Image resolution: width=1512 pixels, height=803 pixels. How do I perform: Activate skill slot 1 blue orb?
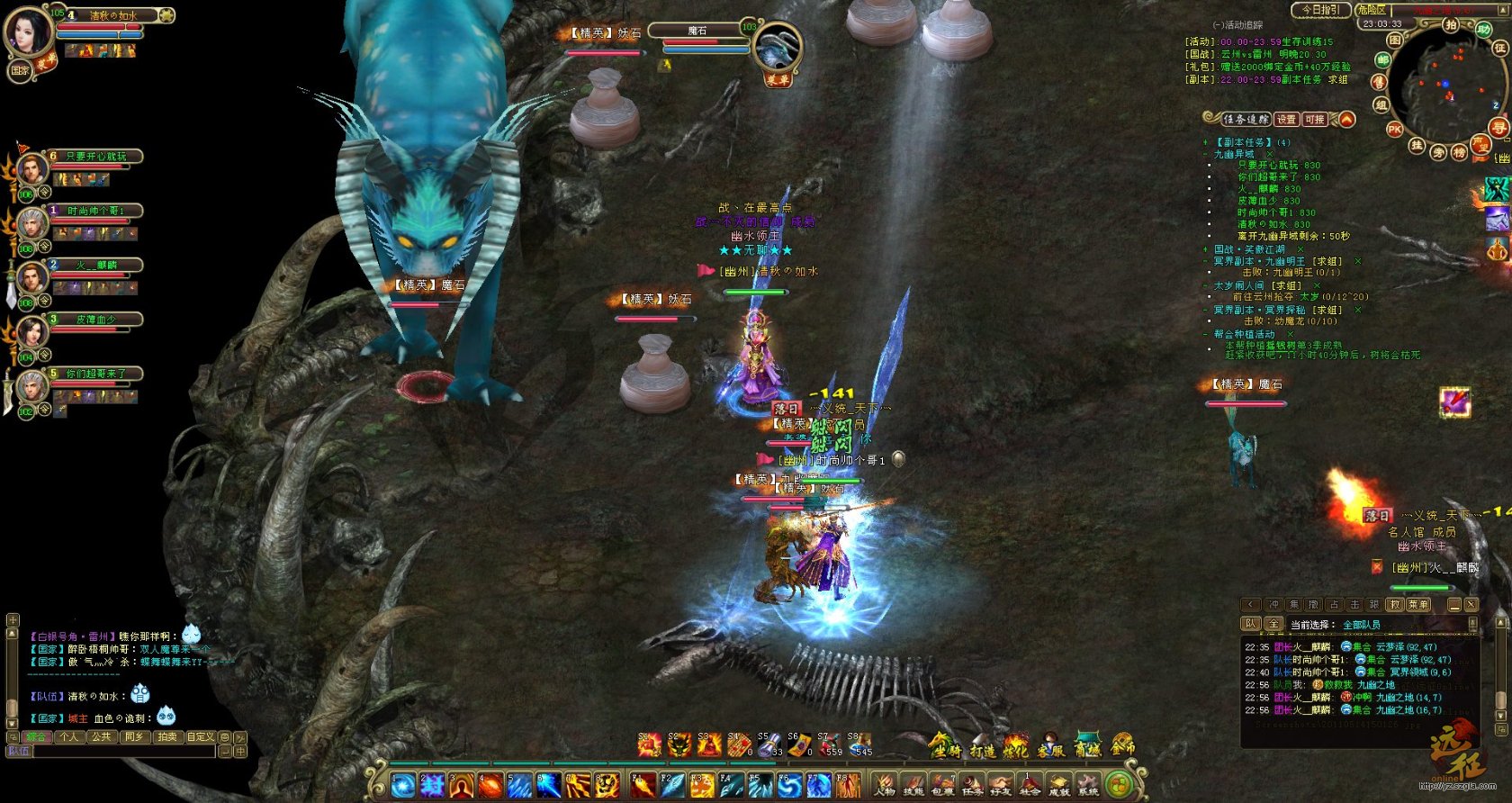pyautogui.click(x=402, y=785)
